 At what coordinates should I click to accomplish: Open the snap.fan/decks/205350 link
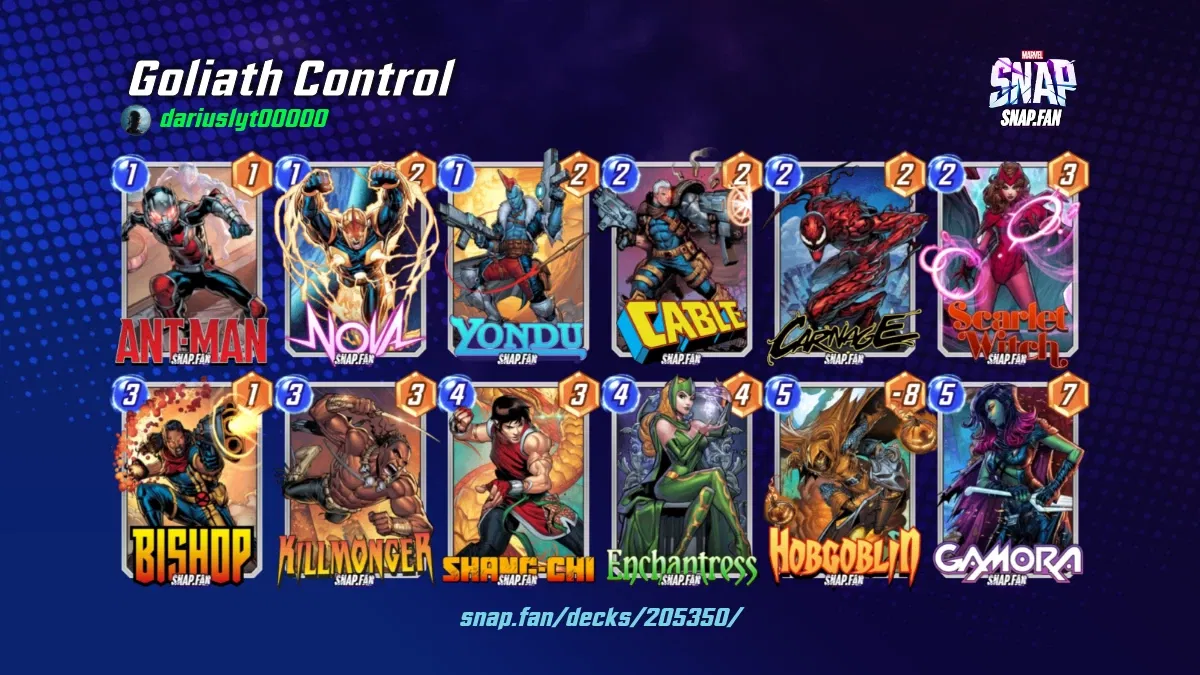(x=601, y=616)
